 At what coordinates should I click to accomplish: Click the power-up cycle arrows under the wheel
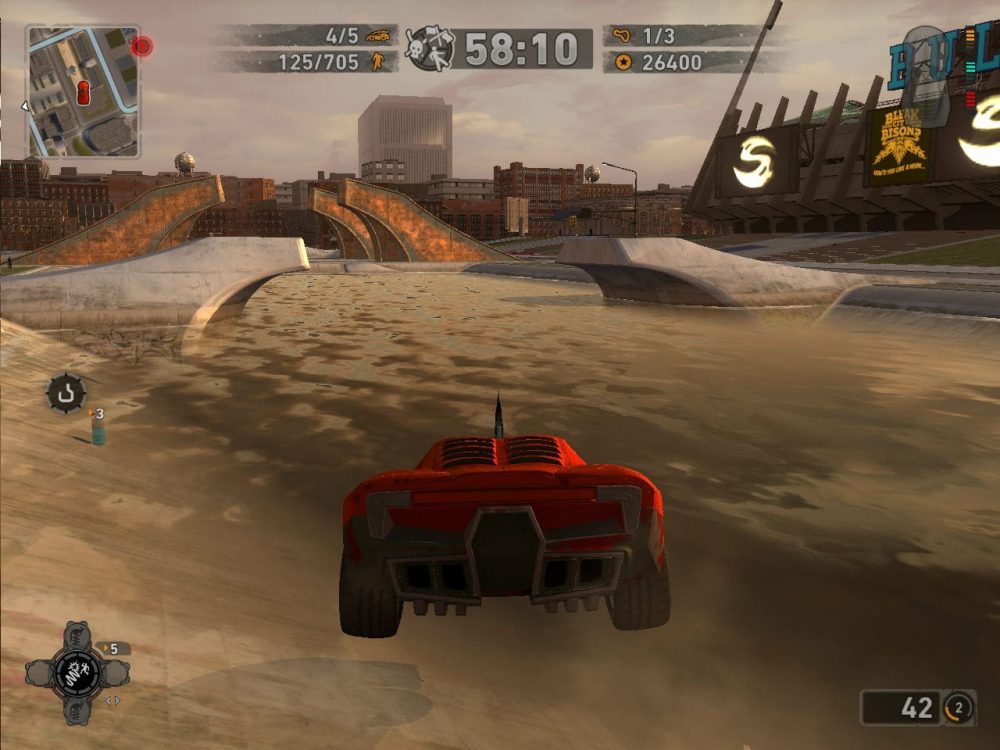[112, 701]
